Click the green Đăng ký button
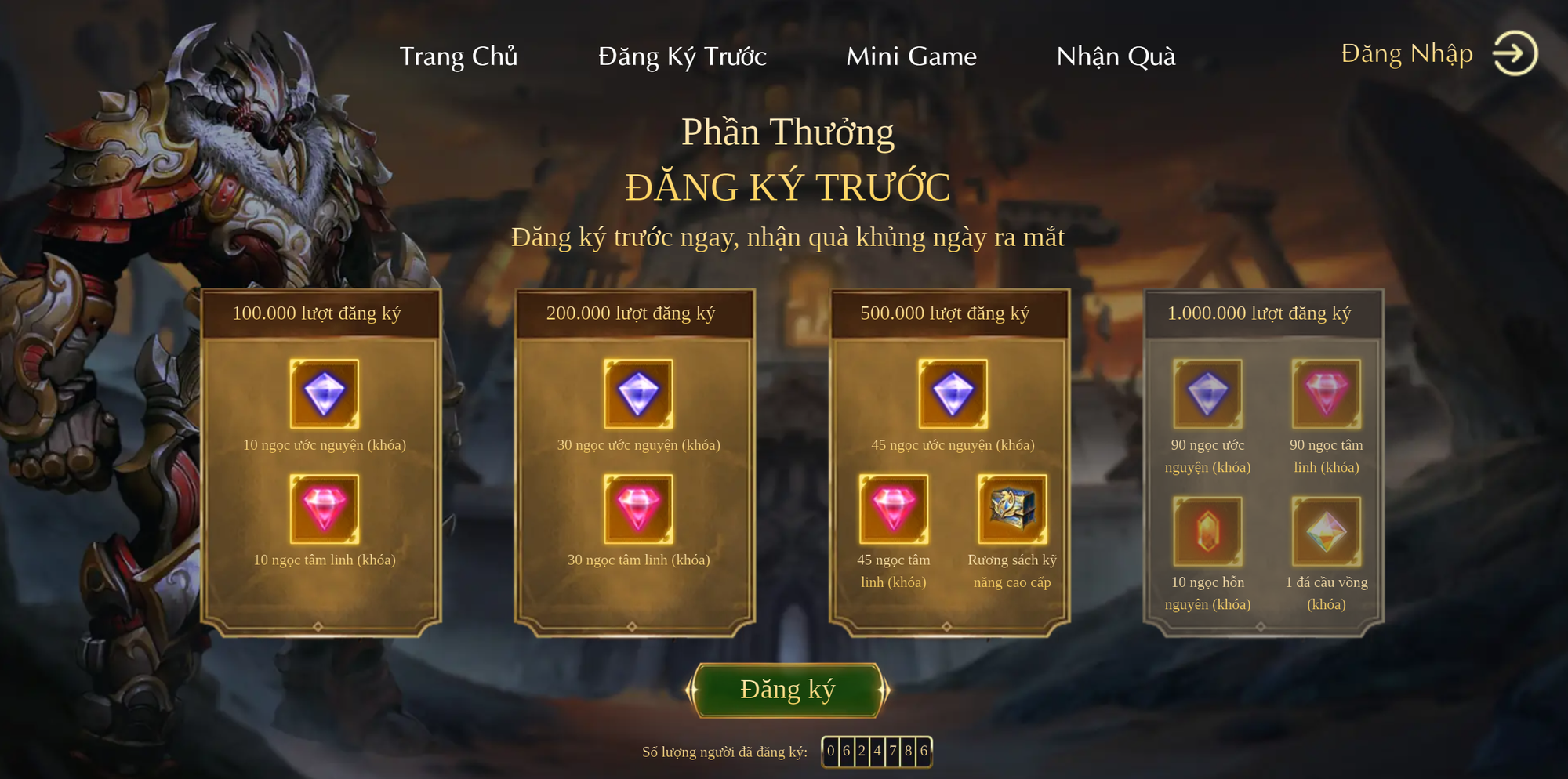 (789, 688)
